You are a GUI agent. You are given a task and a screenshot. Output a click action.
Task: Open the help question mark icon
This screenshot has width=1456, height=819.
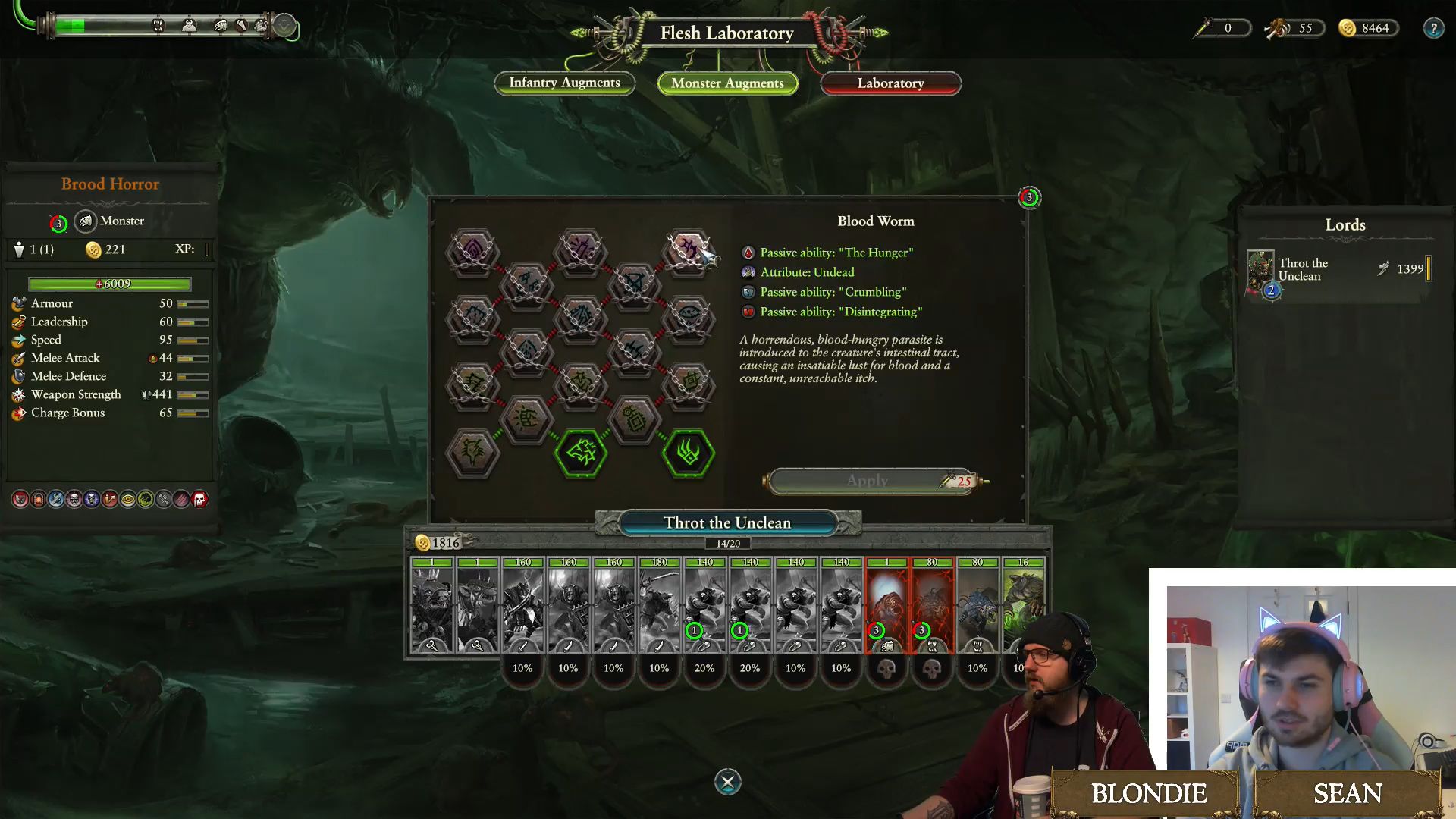tap(1434, 29)
